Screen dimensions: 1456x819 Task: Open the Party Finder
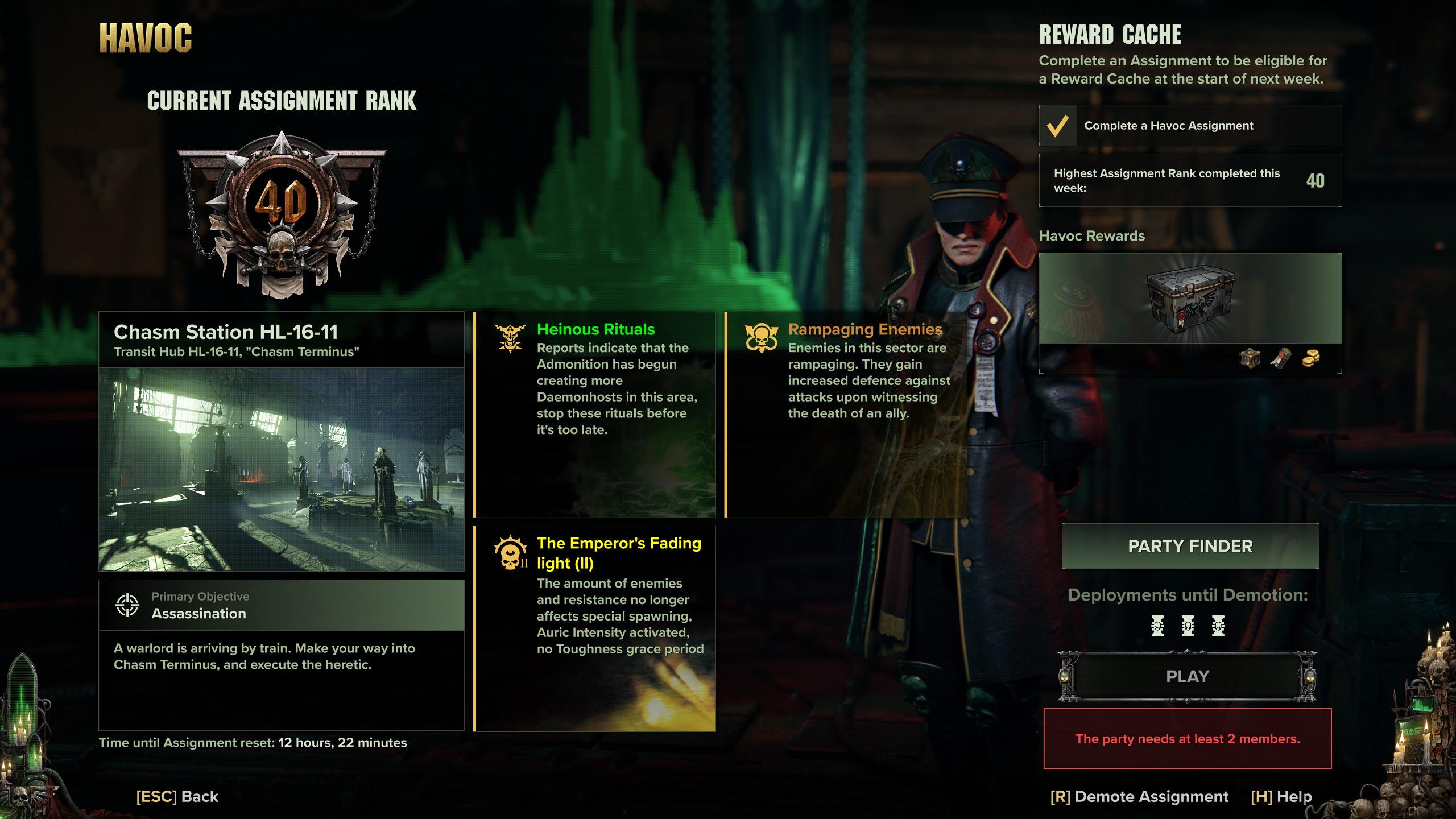tap(1190, 546)
